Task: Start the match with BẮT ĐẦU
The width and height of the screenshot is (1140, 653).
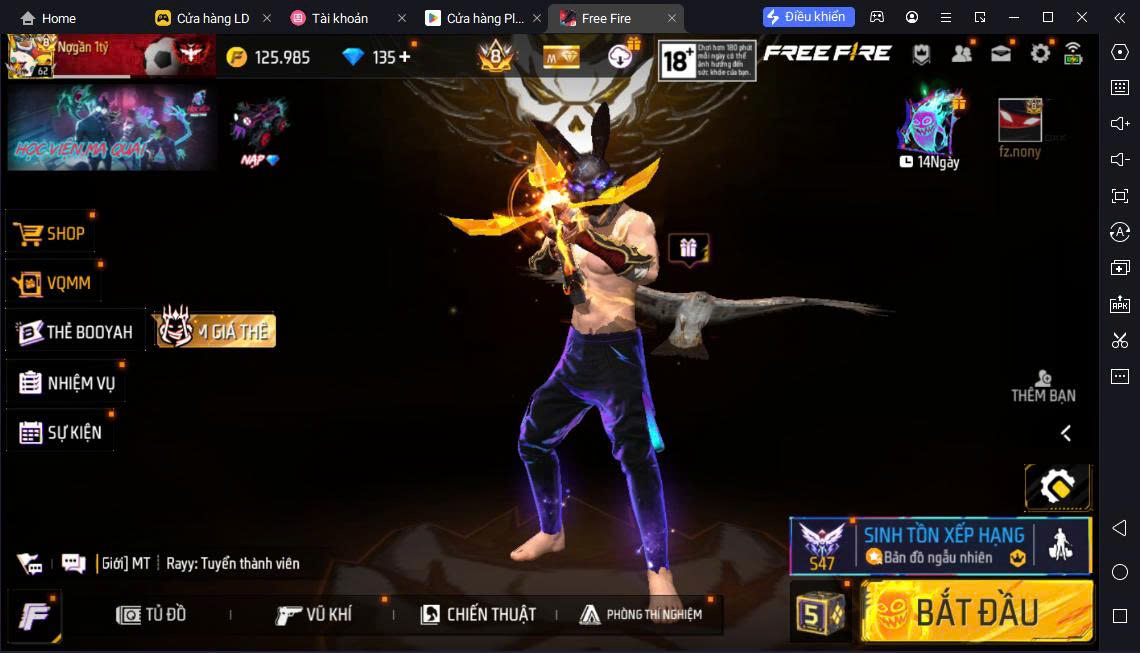Action: 976,611
